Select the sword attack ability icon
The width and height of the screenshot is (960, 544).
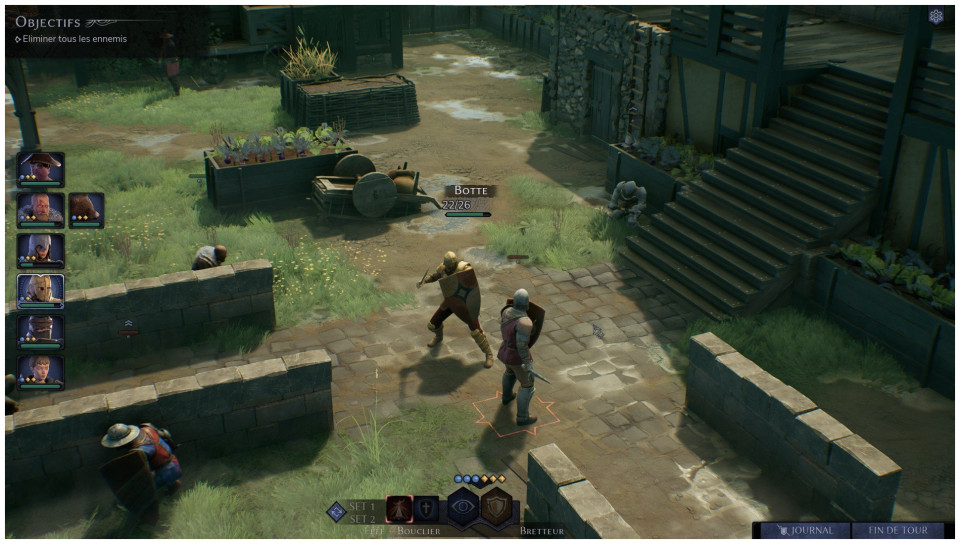point(399,508)
